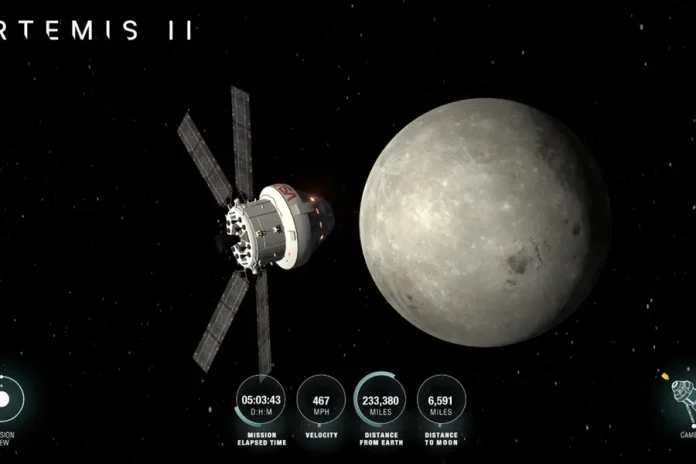Switch cameras with the spacecraft Camera icon
The width and height of the screenshot is (696, 464).
click(682, 396)
